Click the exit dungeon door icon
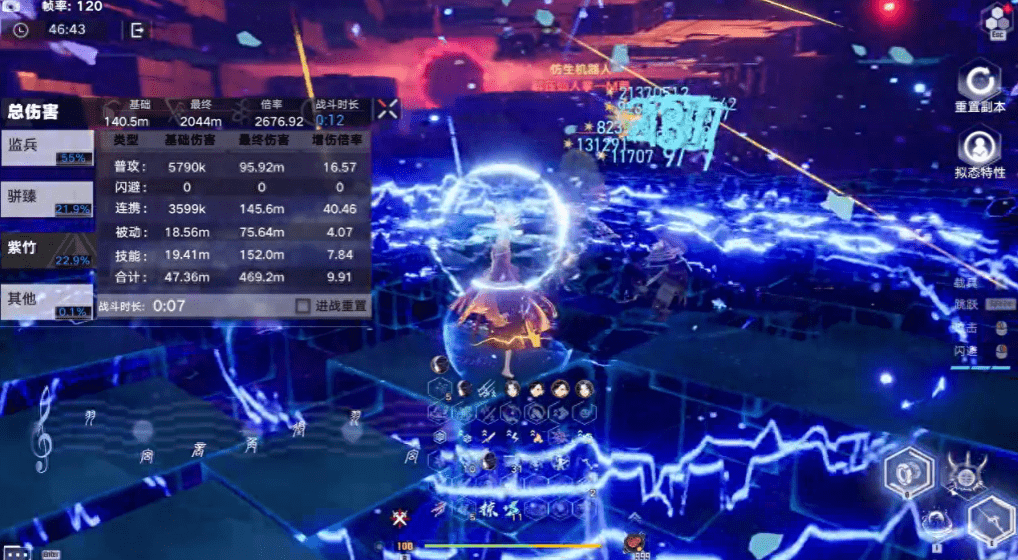This screenshot has height=560, width=1018. pos(137,30)
